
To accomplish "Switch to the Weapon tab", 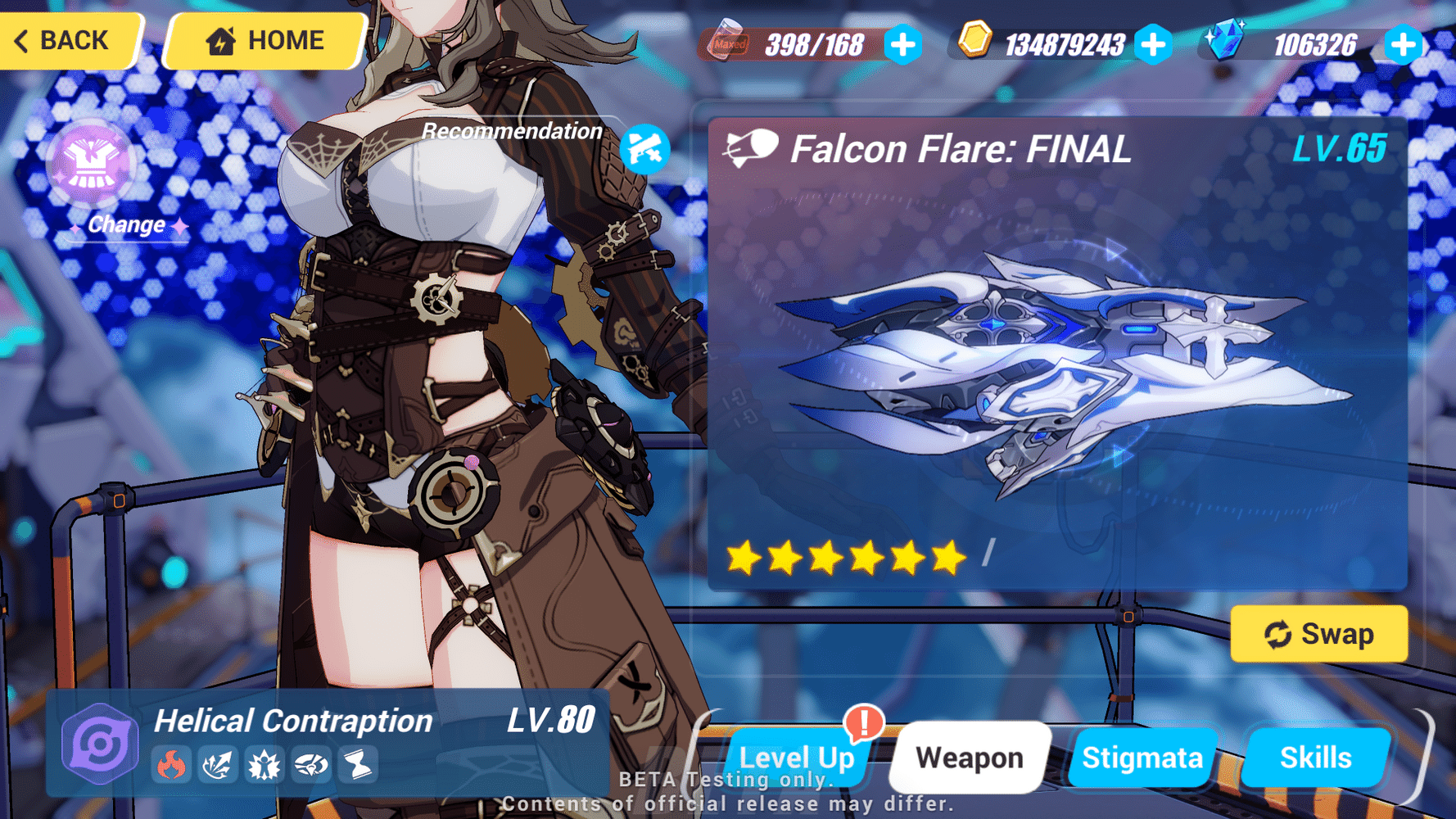I will pyautogui.click(x=970, y=758).
